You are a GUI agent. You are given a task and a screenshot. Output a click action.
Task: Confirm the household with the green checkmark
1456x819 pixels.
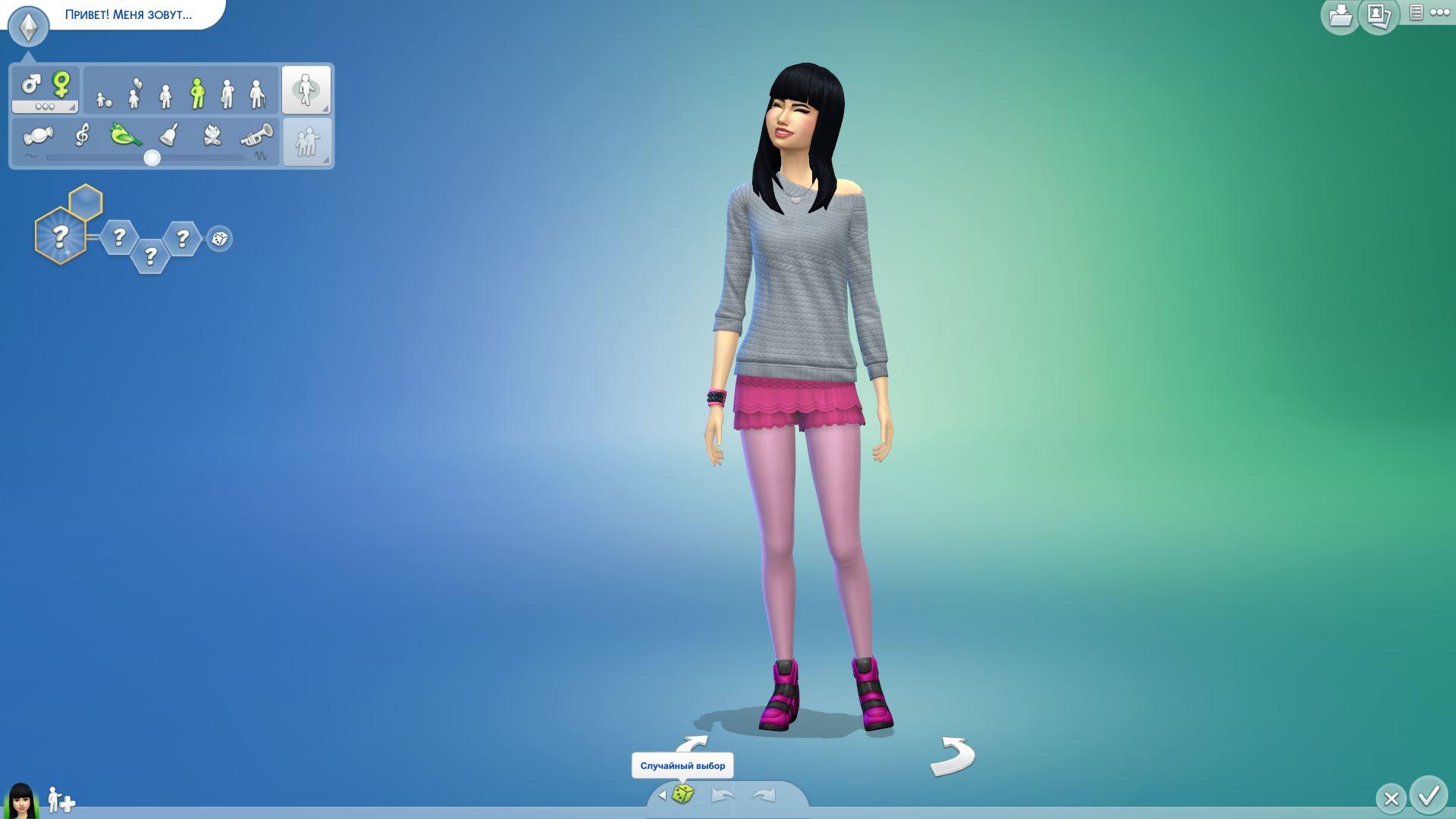point(1429,795)
